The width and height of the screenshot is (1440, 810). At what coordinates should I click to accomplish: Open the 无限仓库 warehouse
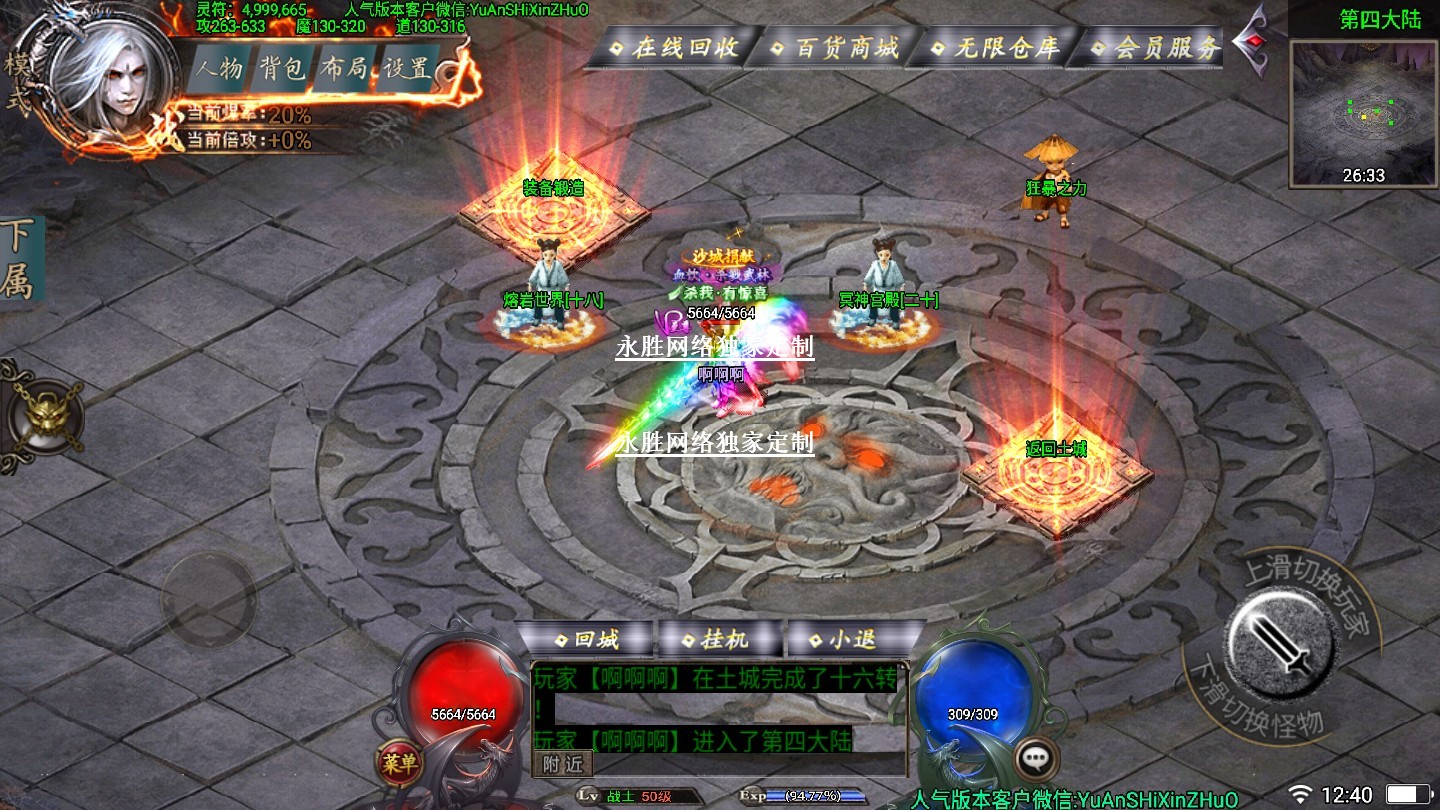click(995, 47)
